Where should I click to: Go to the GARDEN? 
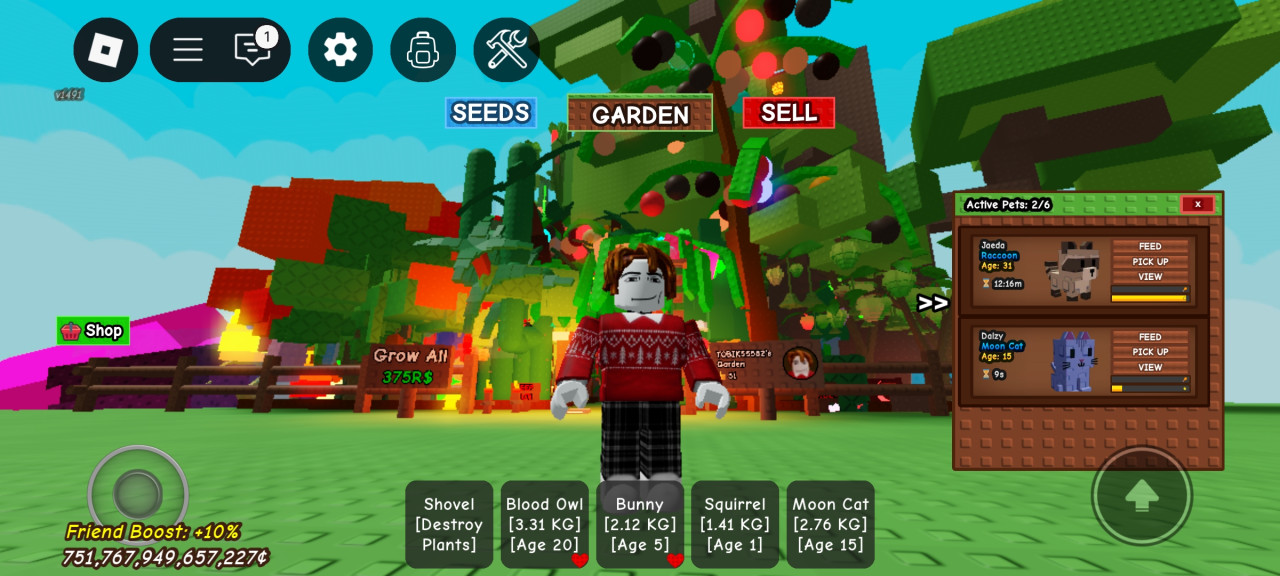640,114
